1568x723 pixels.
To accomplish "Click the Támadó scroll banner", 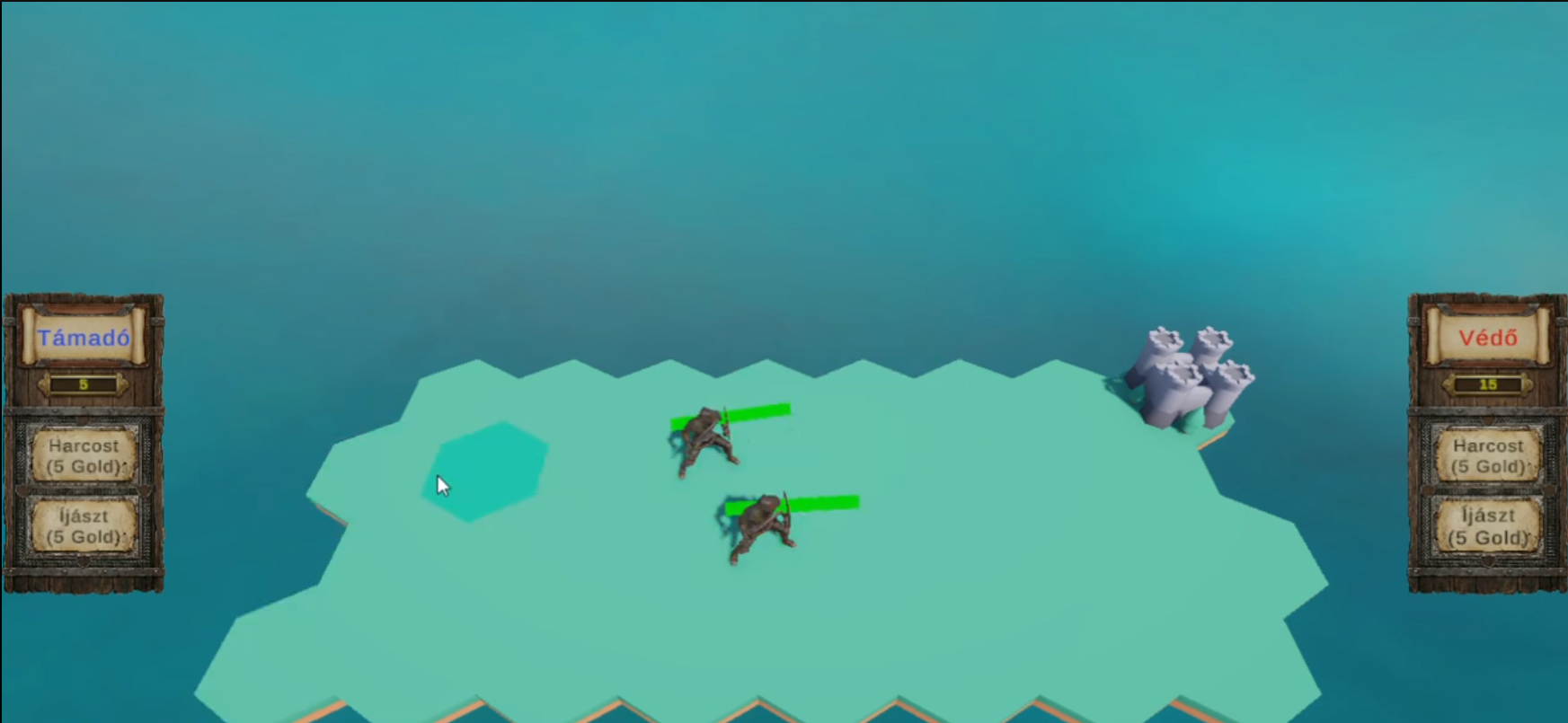I will (x=84, y=339).
